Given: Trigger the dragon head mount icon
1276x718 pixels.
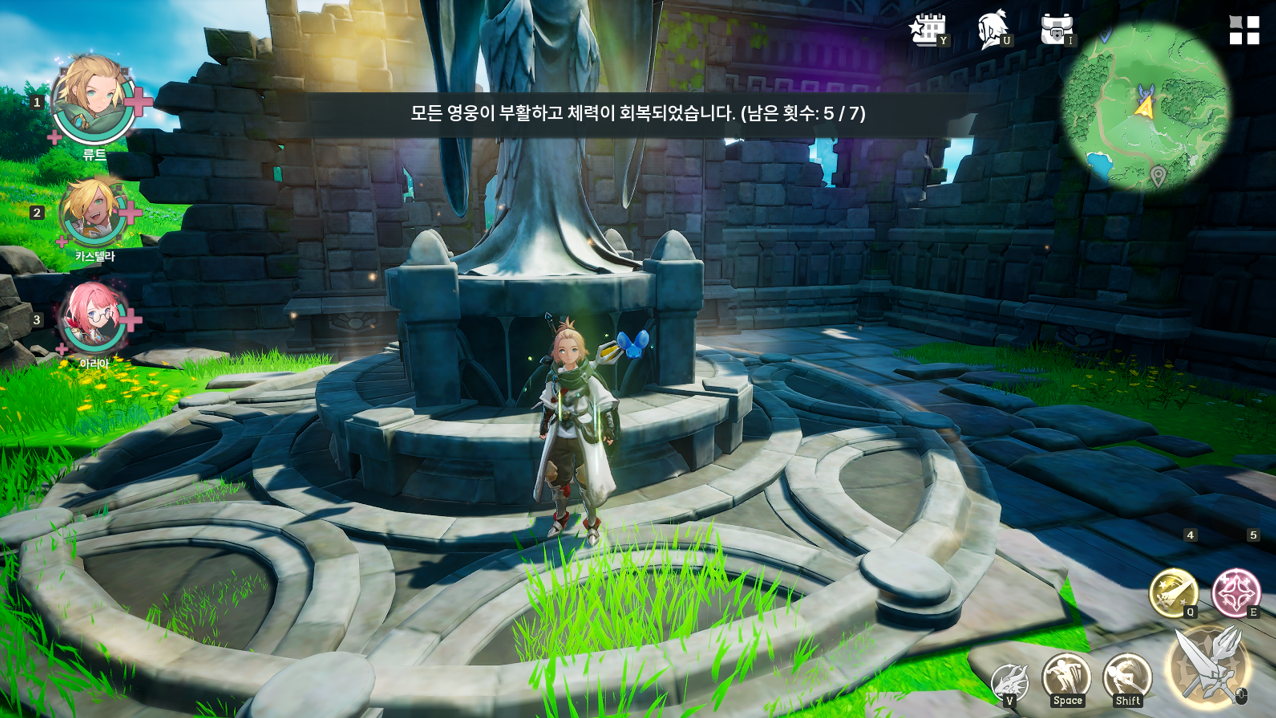Looking at the screenshot, I should [1009, 683].
